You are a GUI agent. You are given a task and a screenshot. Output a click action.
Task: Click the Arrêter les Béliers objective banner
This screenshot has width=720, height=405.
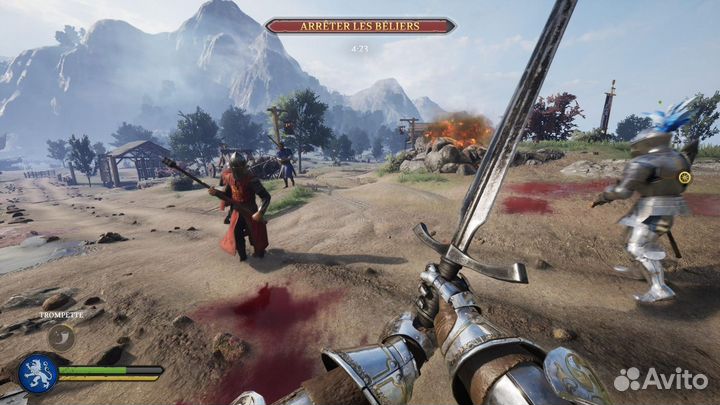click(360, 25)
